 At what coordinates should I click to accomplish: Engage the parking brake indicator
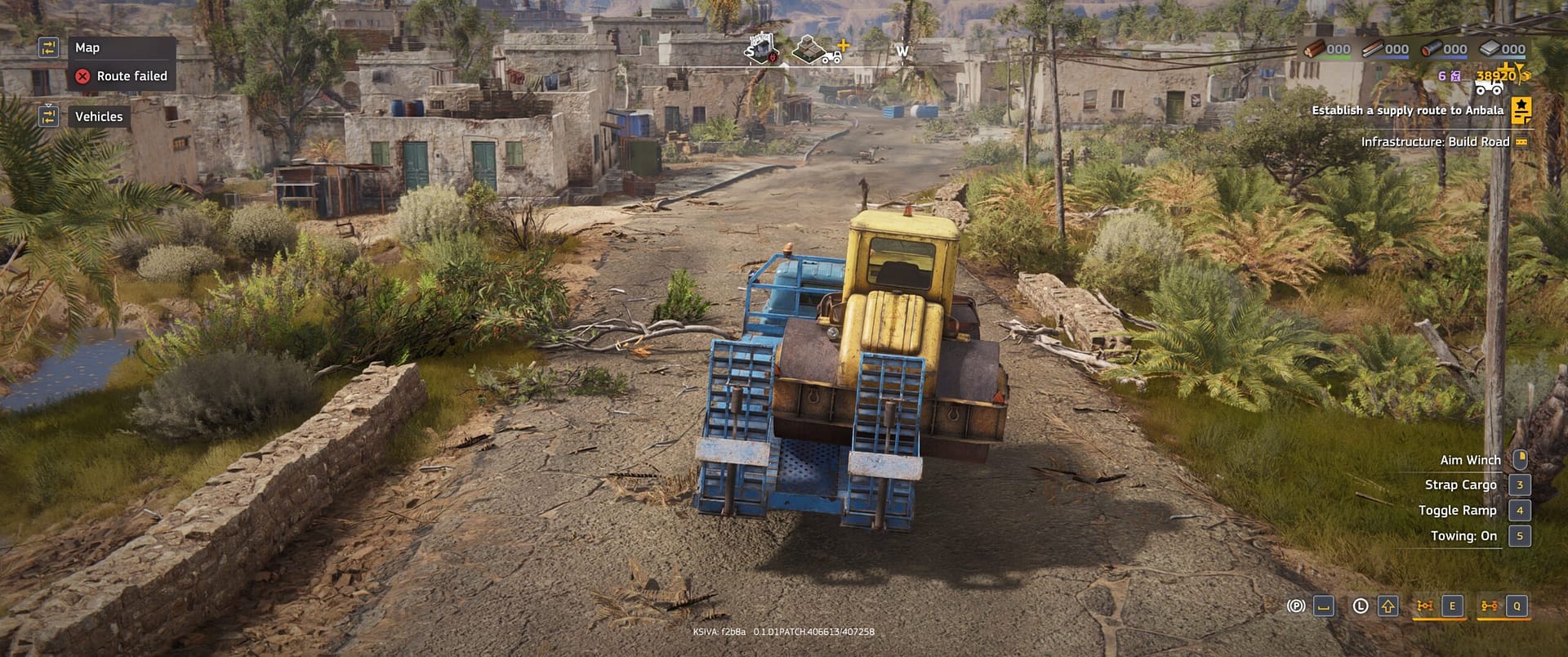click(1297, 606)
